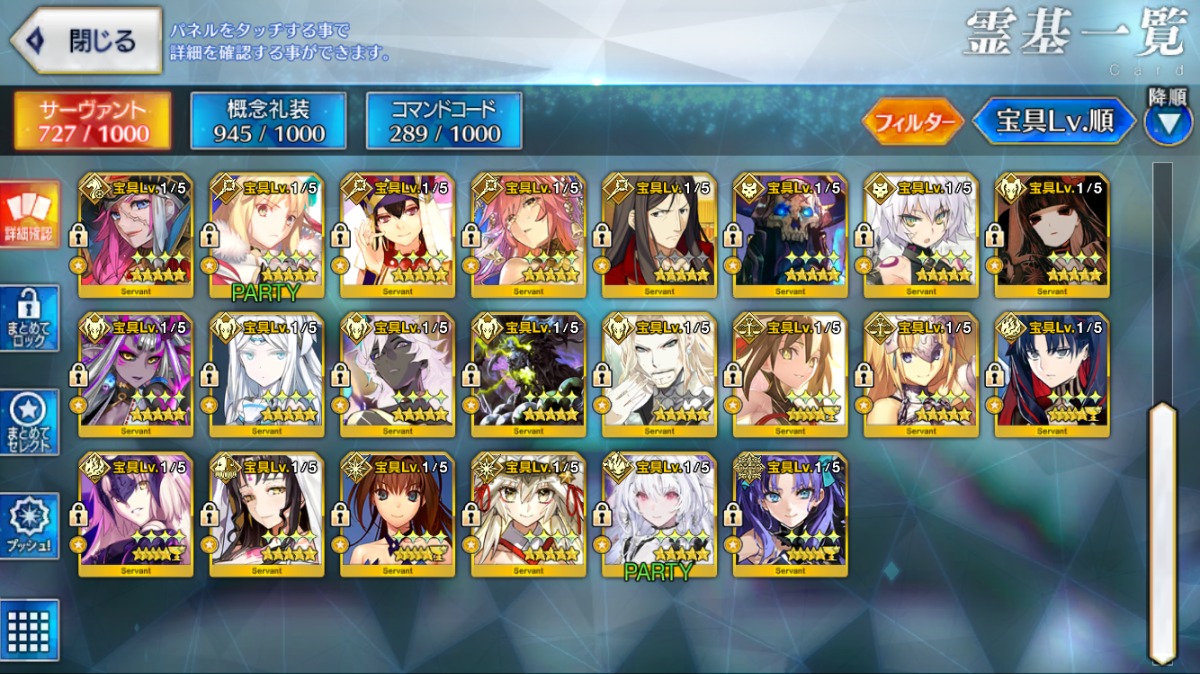Choose the blonde servant card marked PARTY
This screenshot has height=674, width=1200.
coord(266,236)
